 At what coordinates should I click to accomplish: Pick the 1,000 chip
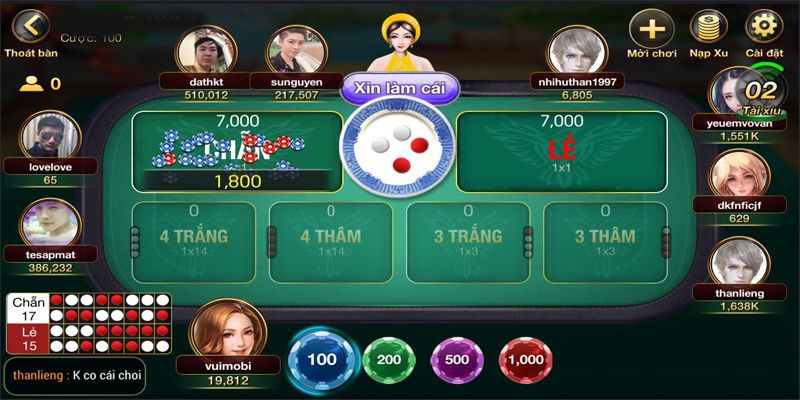[522, 360]
